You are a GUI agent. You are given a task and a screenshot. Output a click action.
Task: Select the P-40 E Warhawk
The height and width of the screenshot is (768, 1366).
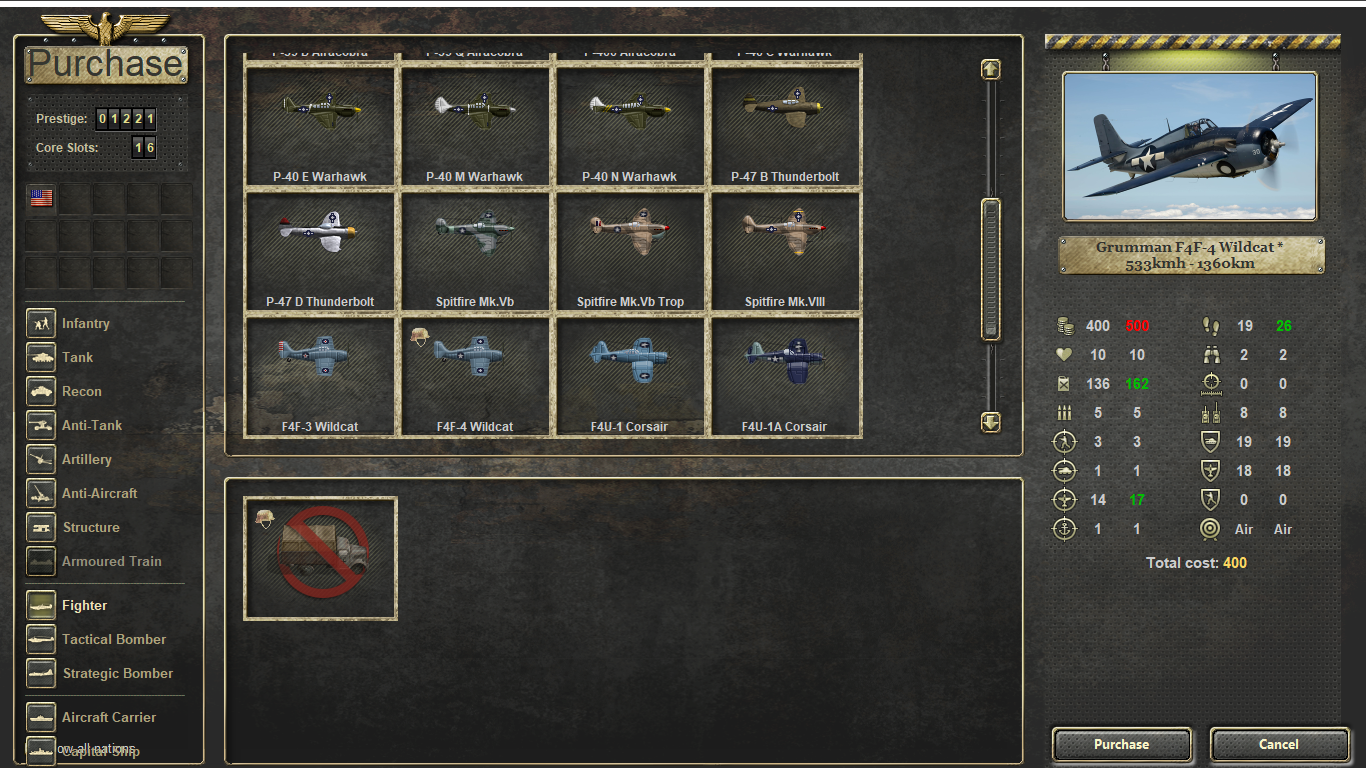pyautogui.click(x=320, y=126)
